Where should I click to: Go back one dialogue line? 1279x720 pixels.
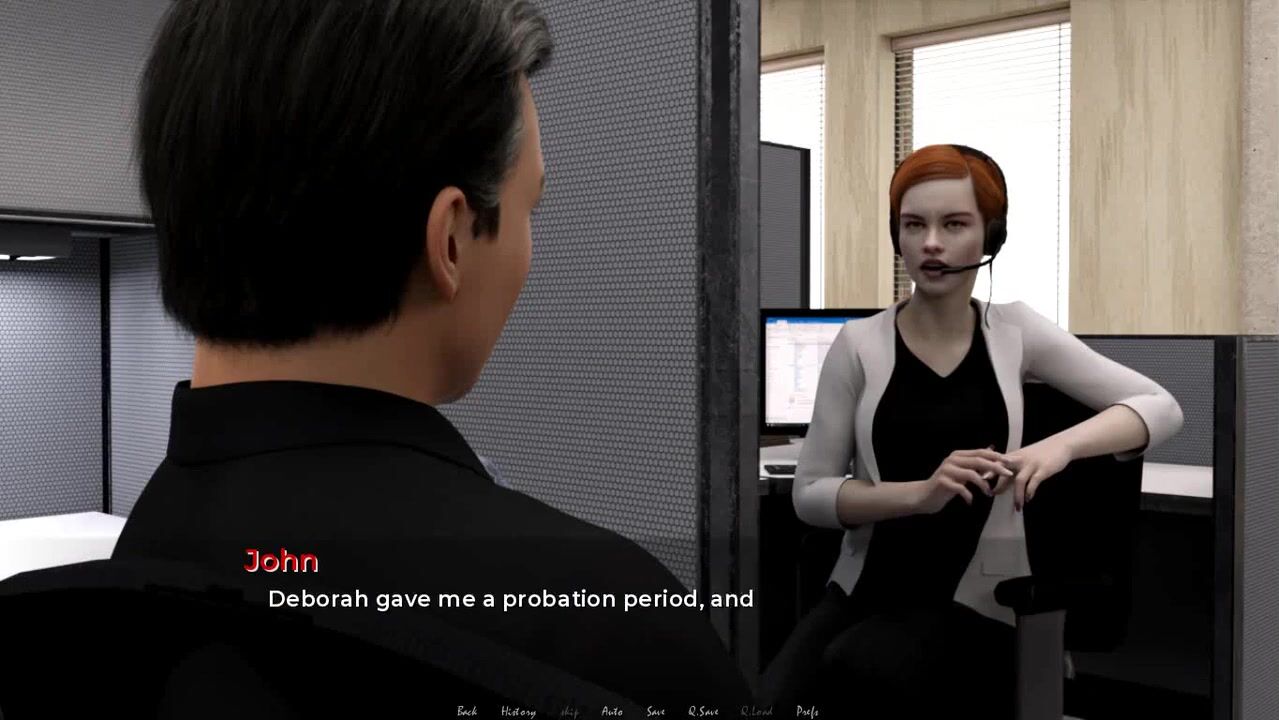click(x=467, y=711)
